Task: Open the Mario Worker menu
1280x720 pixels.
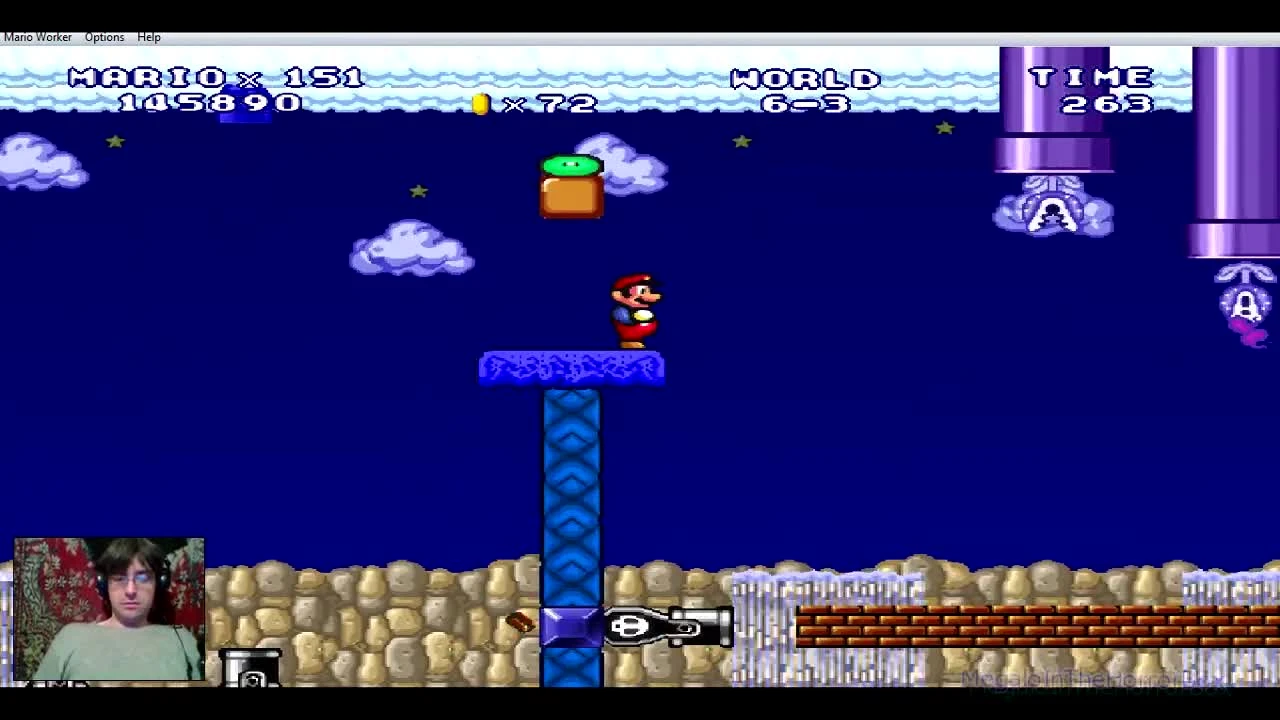Action: [37, 37]
